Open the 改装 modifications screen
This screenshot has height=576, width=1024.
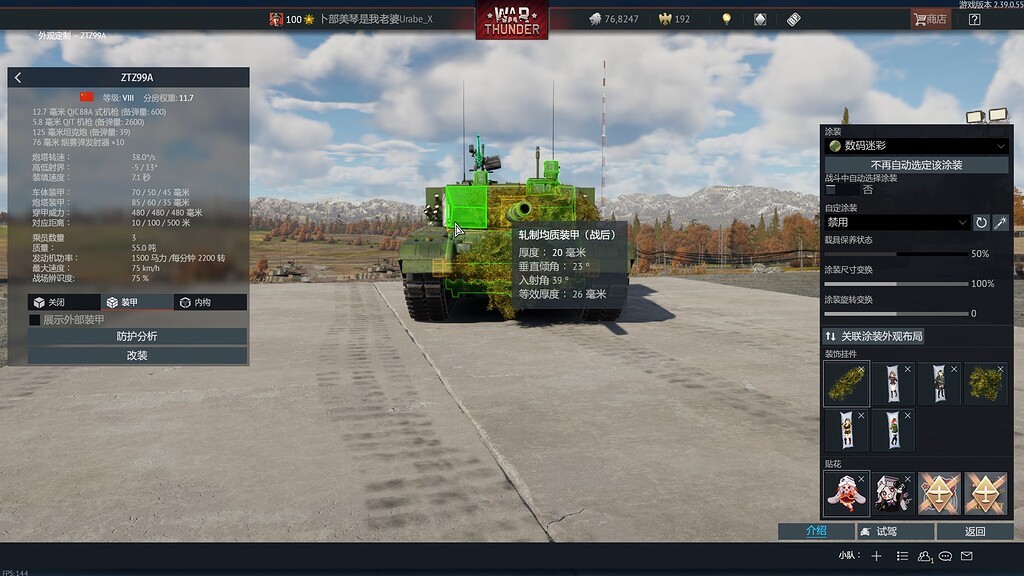(x=137, y=355)
